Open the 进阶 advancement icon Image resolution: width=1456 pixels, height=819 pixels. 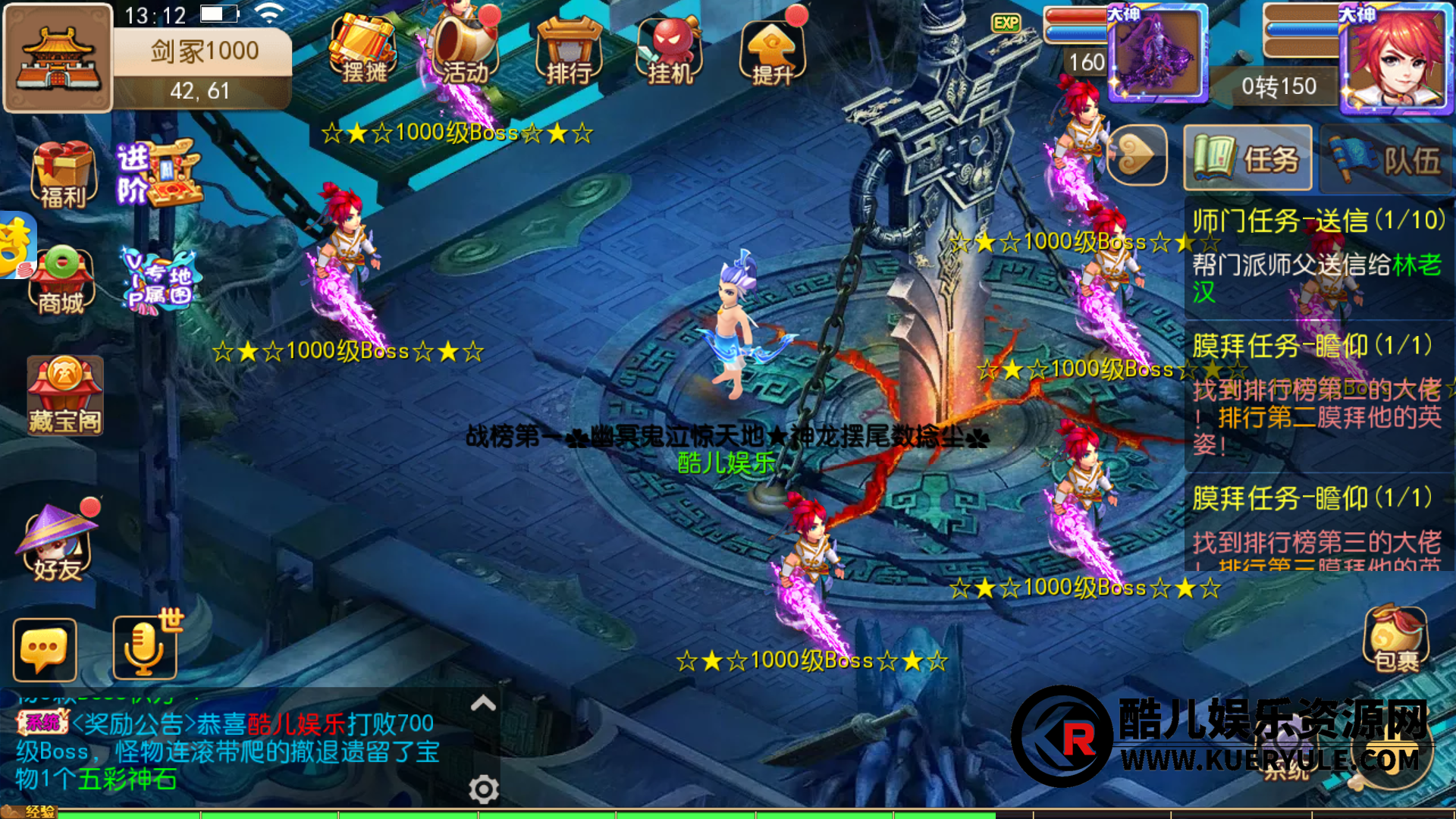(x=158, y=173)
